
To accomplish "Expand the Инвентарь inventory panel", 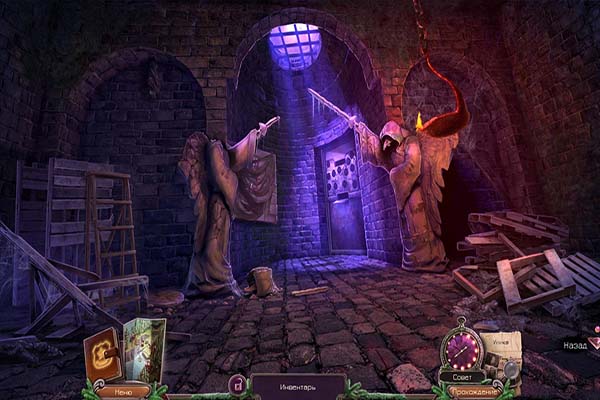I will [297, 382].
